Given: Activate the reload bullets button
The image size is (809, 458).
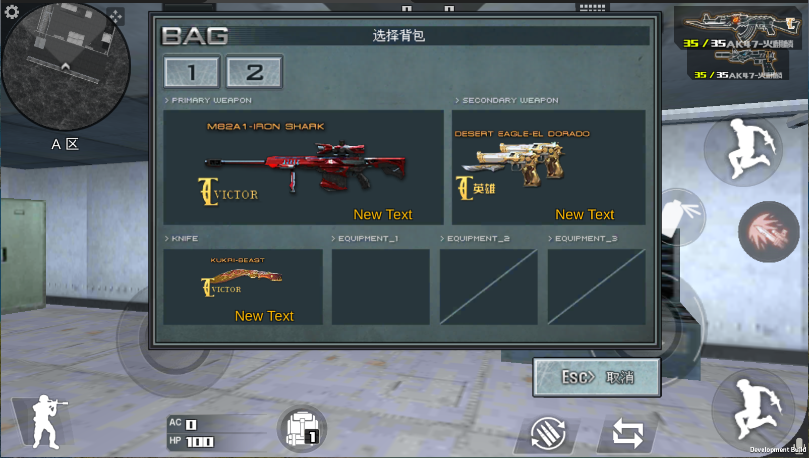Looking at the screenshot, I should tap(548, 435).
